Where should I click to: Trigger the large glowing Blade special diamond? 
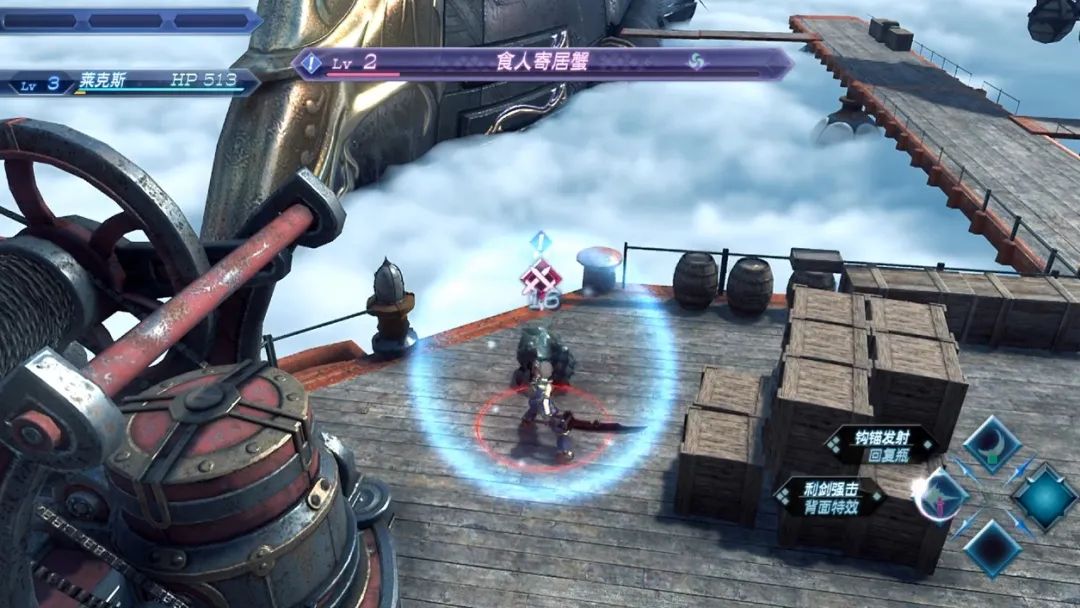pyautogui.click(x=1044, y=496)
